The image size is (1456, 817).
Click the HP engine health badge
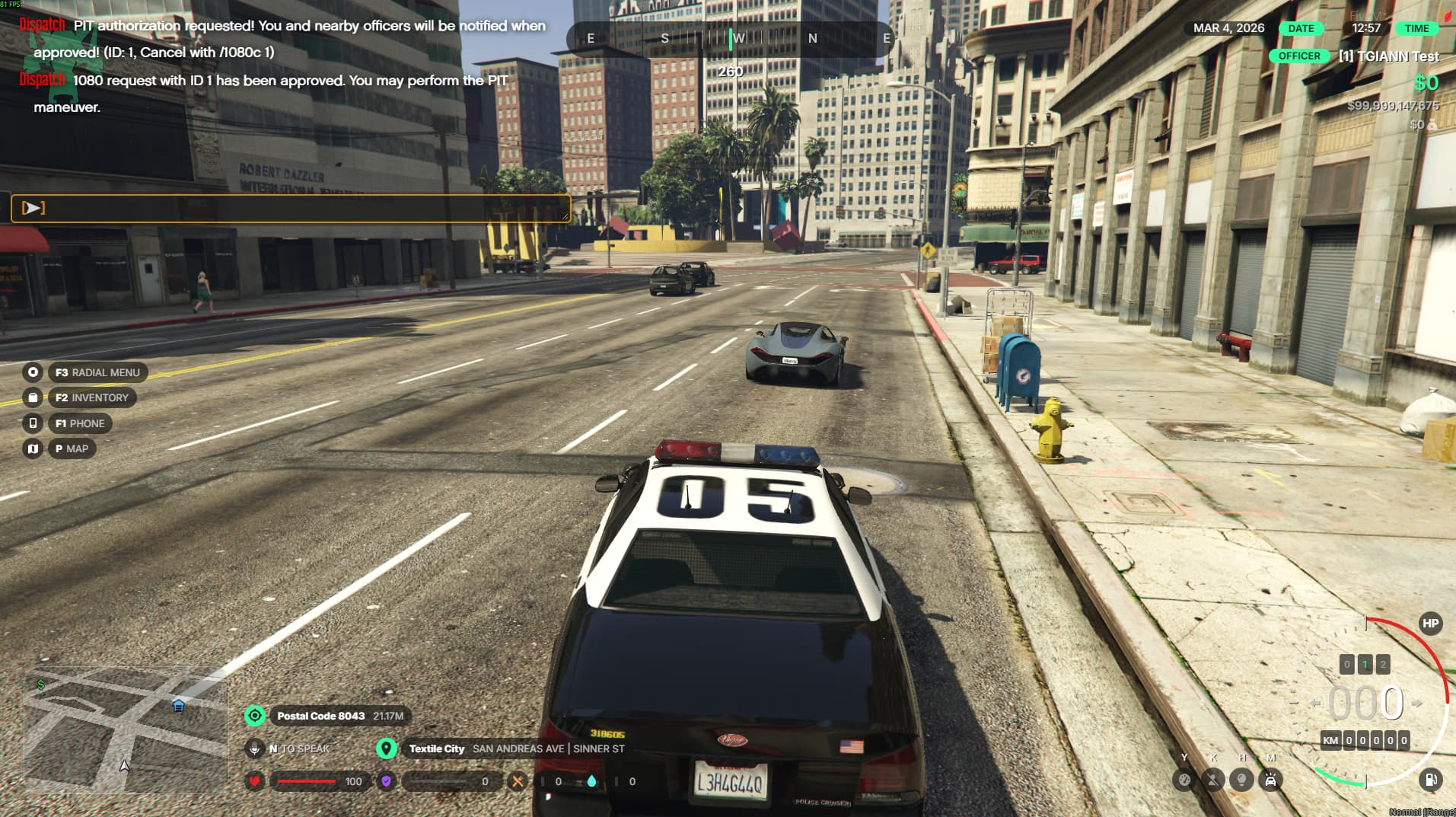coord(1430,624)
